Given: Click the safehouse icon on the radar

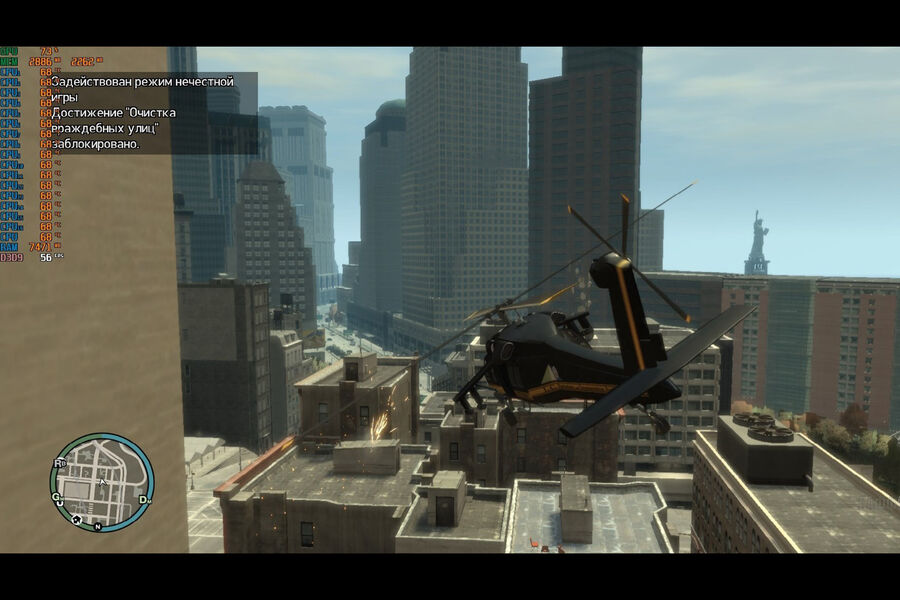Looking at the screenshot, I should click(76, 520).
